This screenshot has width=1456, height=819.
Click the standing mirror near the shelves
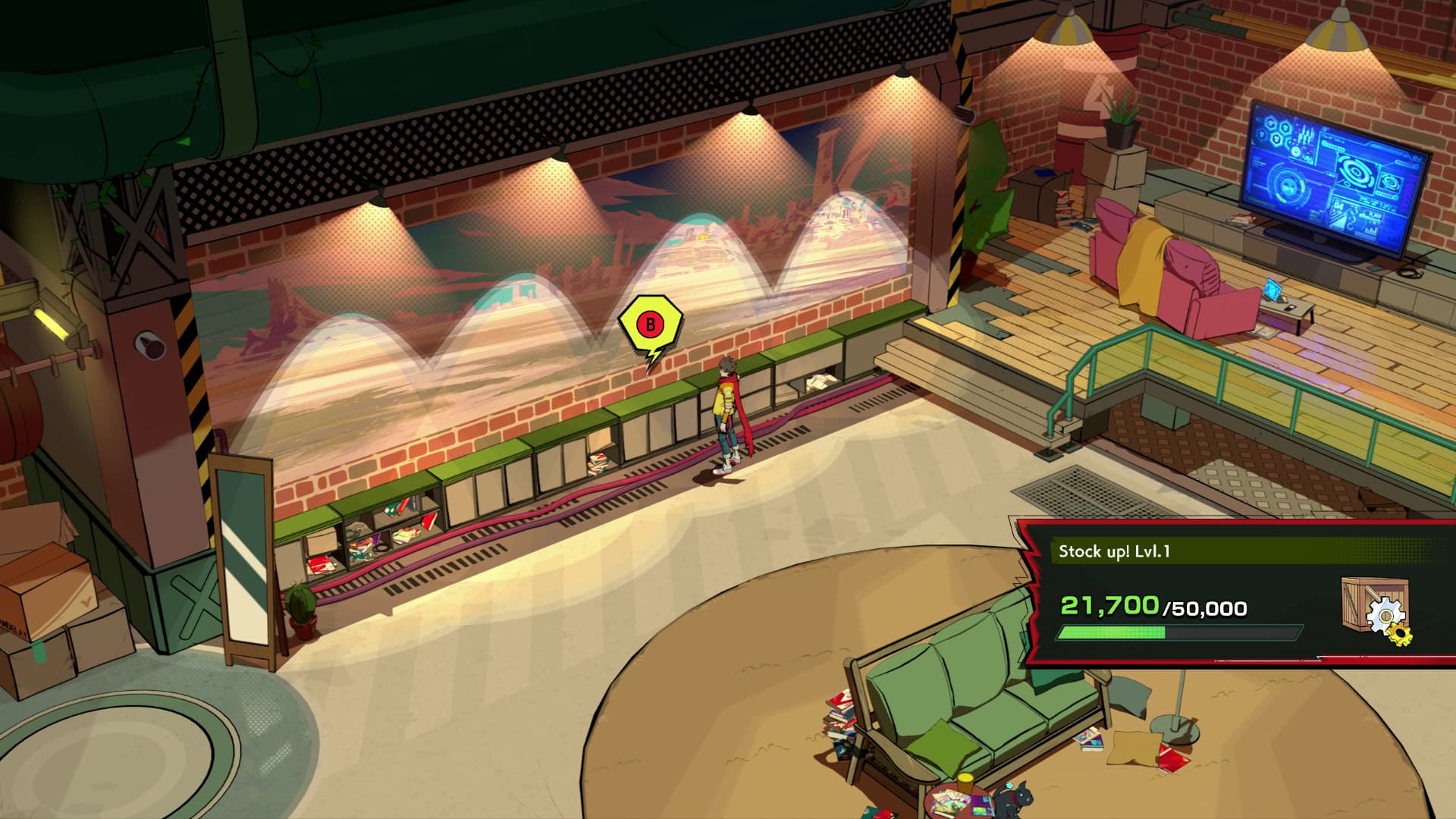[x=243, y=554]
